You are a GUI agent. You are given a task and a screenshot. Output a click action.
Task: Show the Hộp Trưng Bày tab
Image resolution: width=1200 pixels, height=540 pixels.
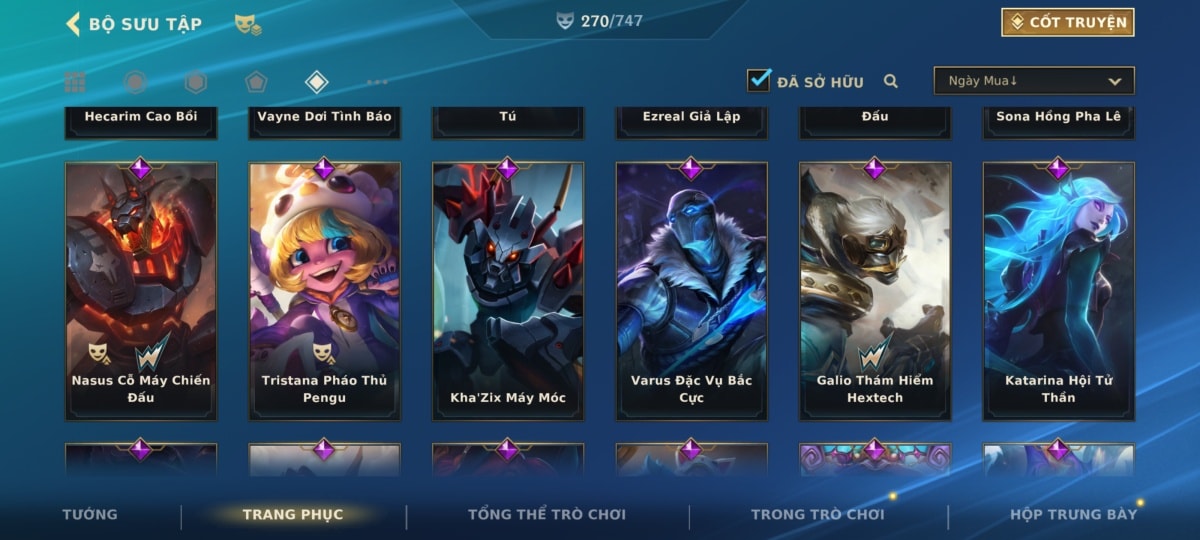1073,515
